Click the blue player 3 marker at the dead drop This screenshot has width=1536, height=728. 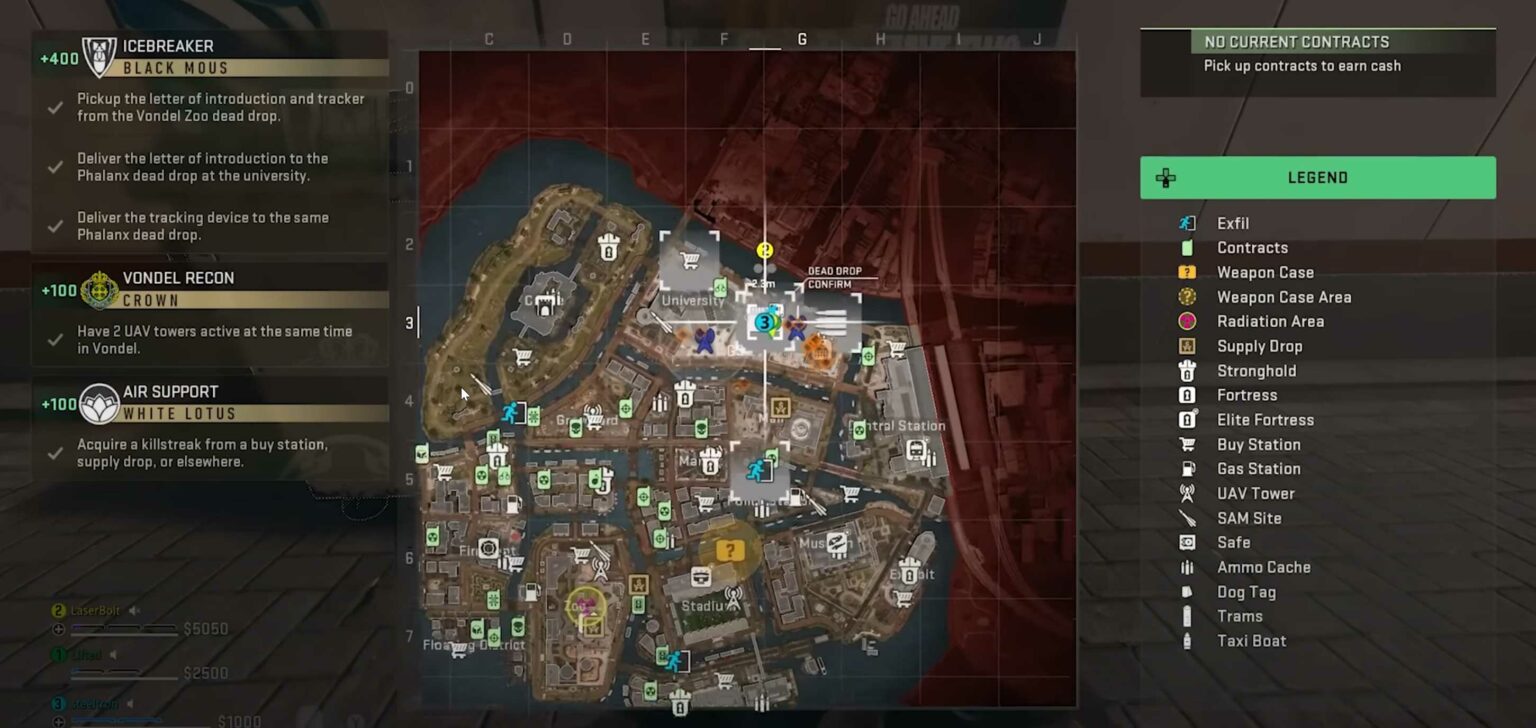point(763,322)
